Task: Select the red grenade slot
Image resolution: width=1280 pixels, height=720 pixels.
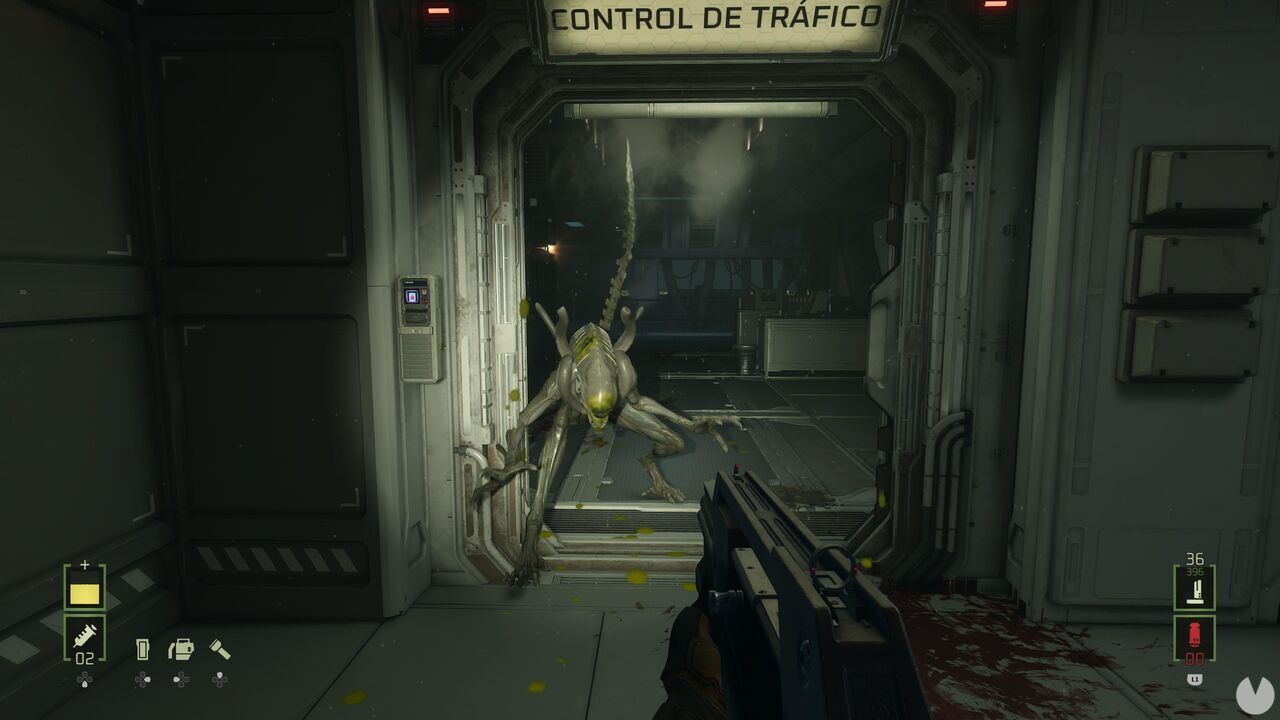Action: coord(1194,638)
